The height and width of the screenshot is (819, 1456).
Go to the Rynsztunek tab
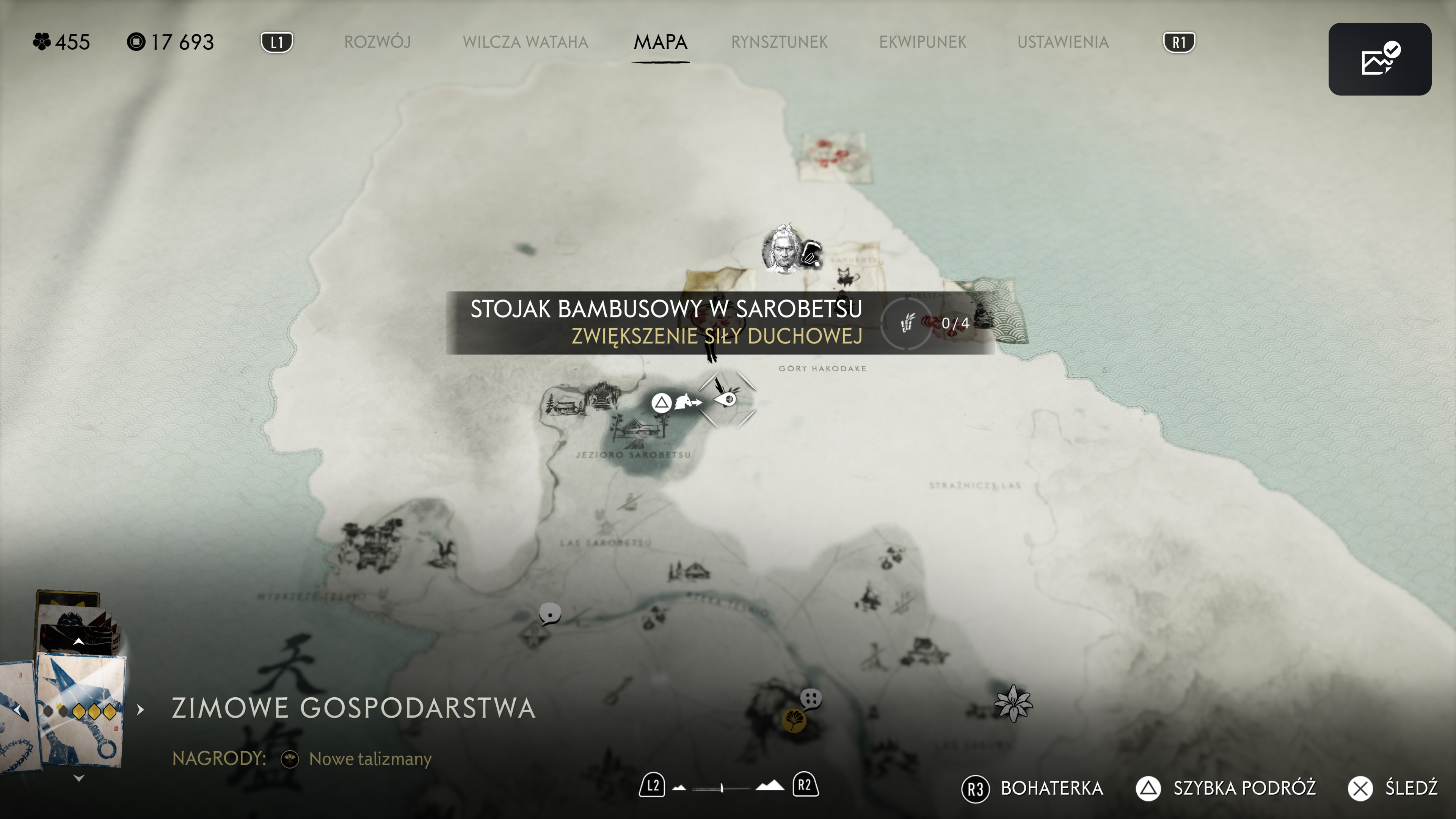click(x=779, y=42)
